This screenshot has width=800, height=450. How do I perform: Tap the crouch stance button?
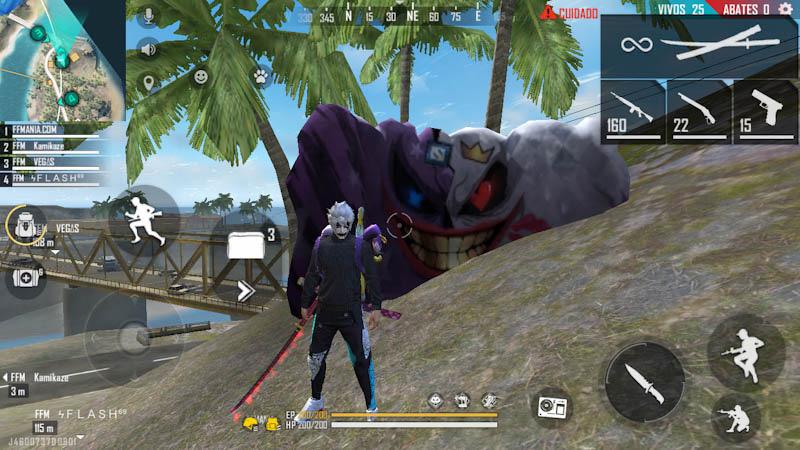pyautogui.click(x=737, y=419)
